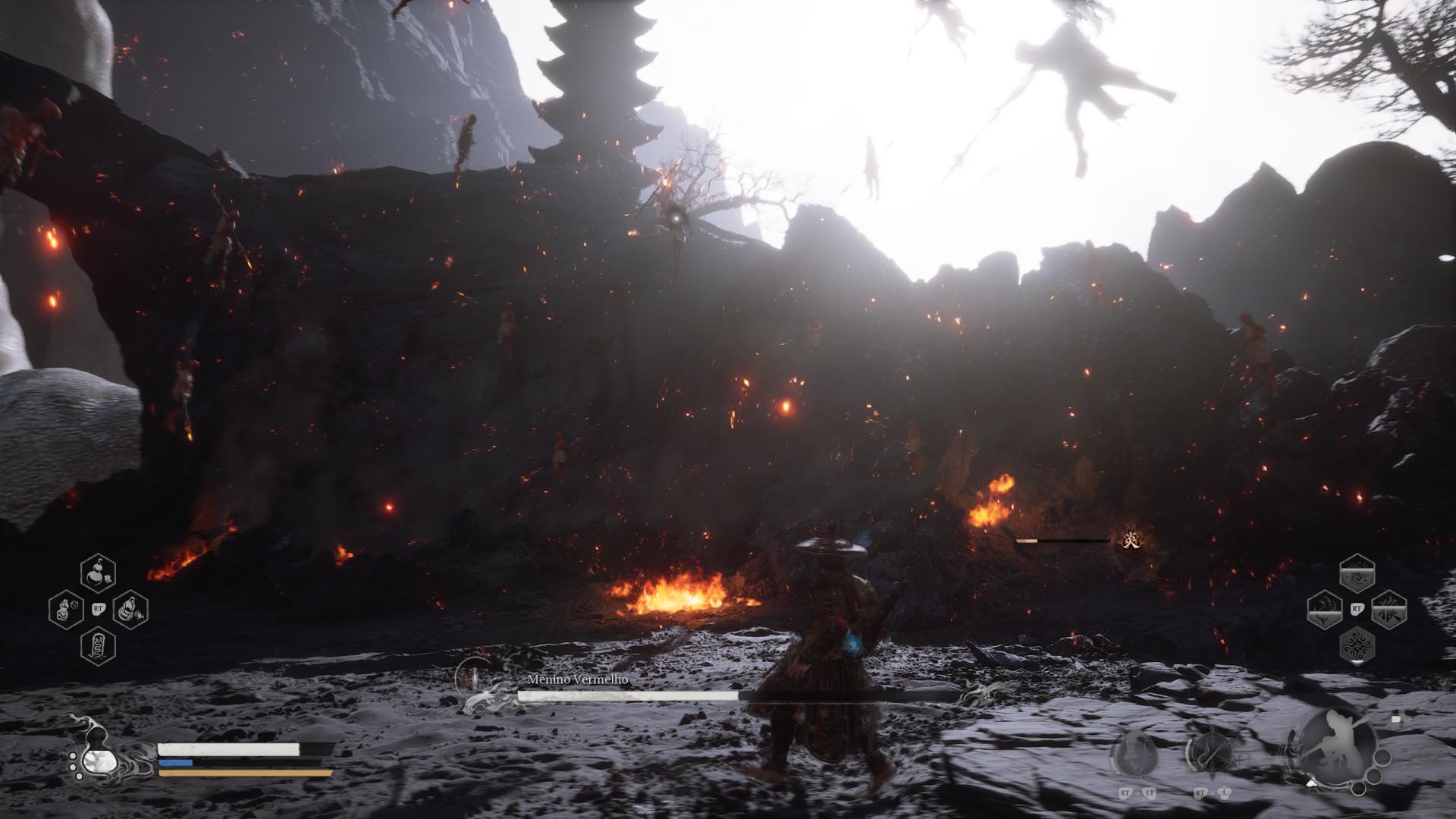Select the snake talisman tablet slot
This screenshot has width=1456, height=819.
click(x=98, y=646)
